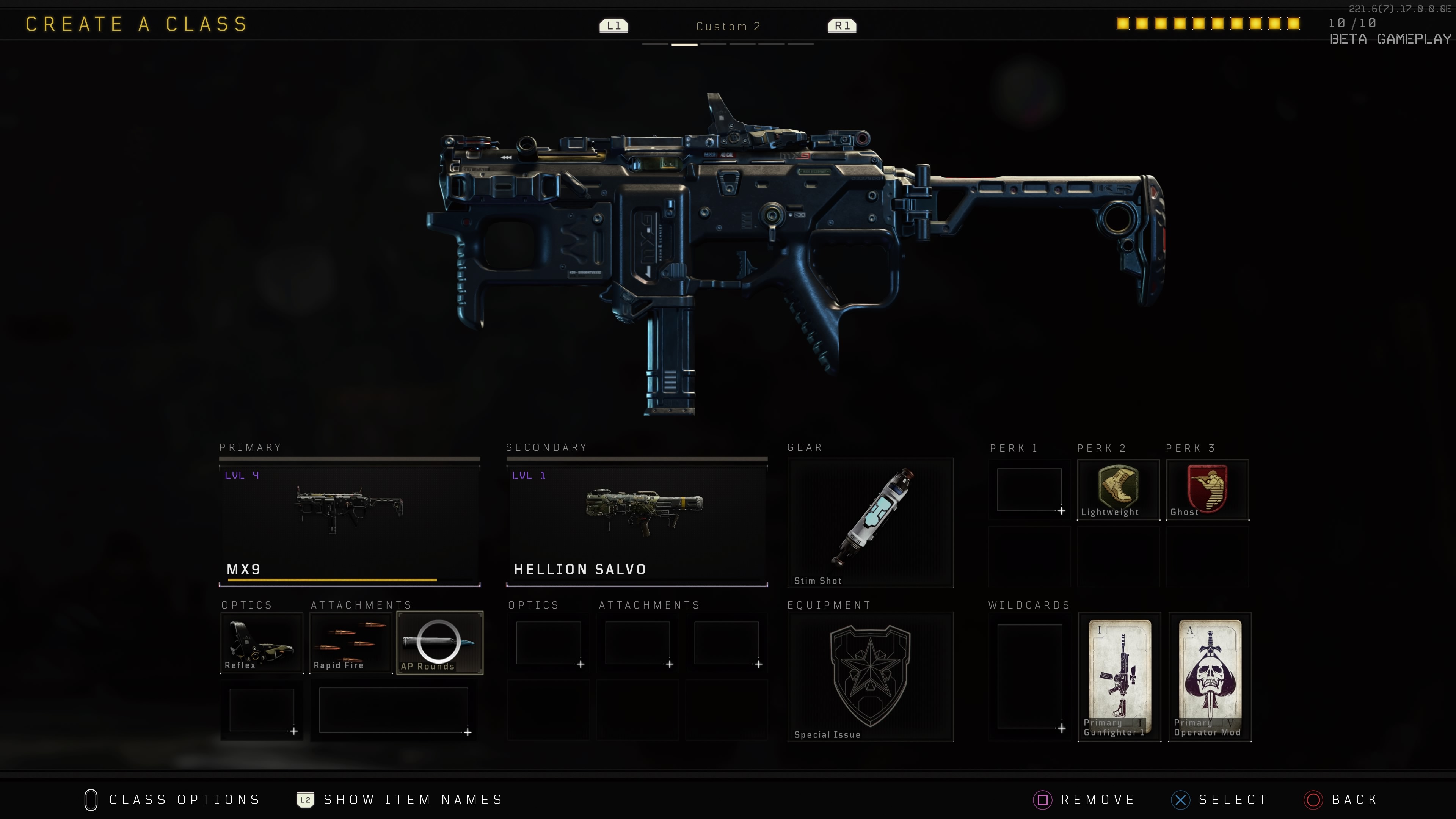Choose the Lightweight perk slot

click(x=1117, y=490)
